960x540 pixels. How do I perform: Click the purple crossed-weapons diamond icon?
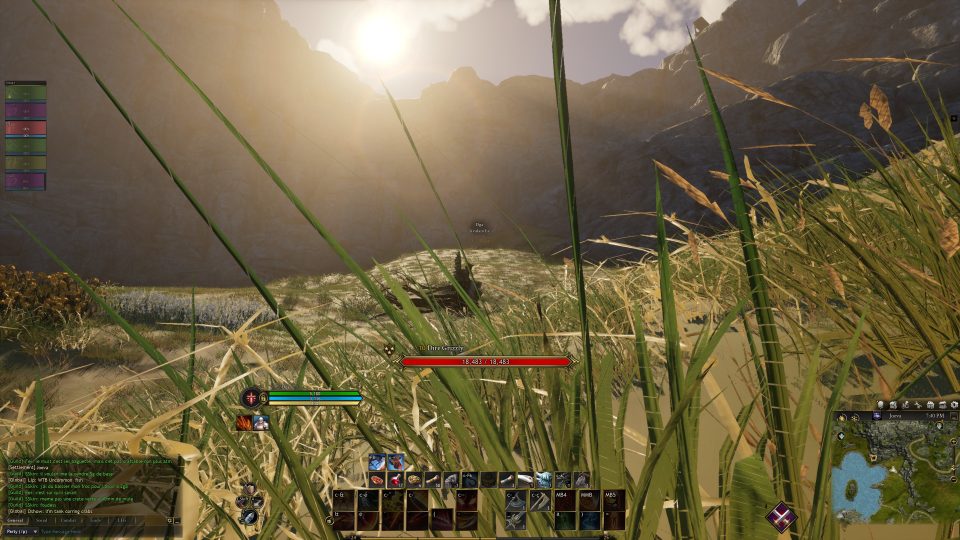[x=781, y=516]
